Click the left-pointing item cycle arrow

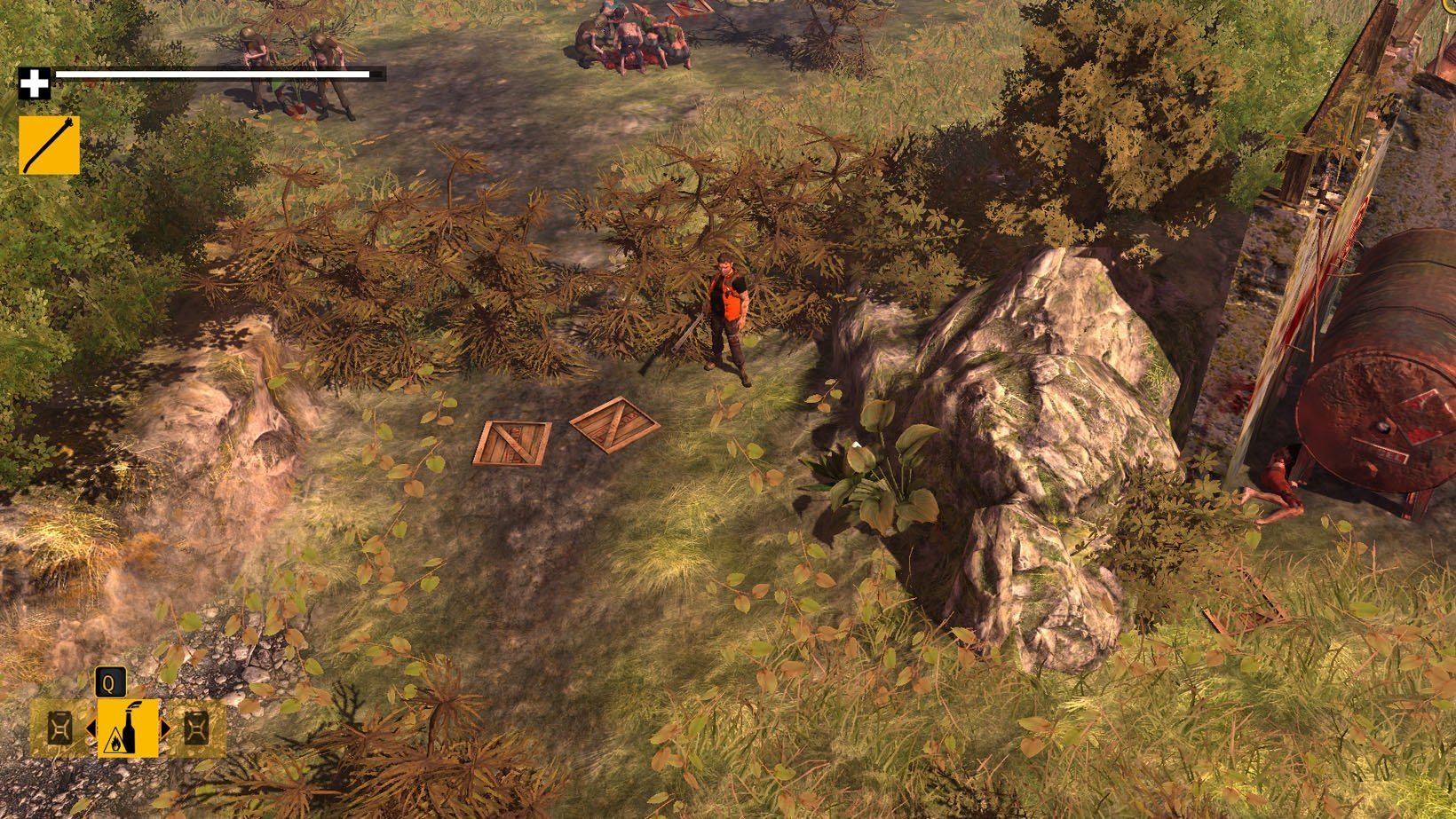click(91, 728)
